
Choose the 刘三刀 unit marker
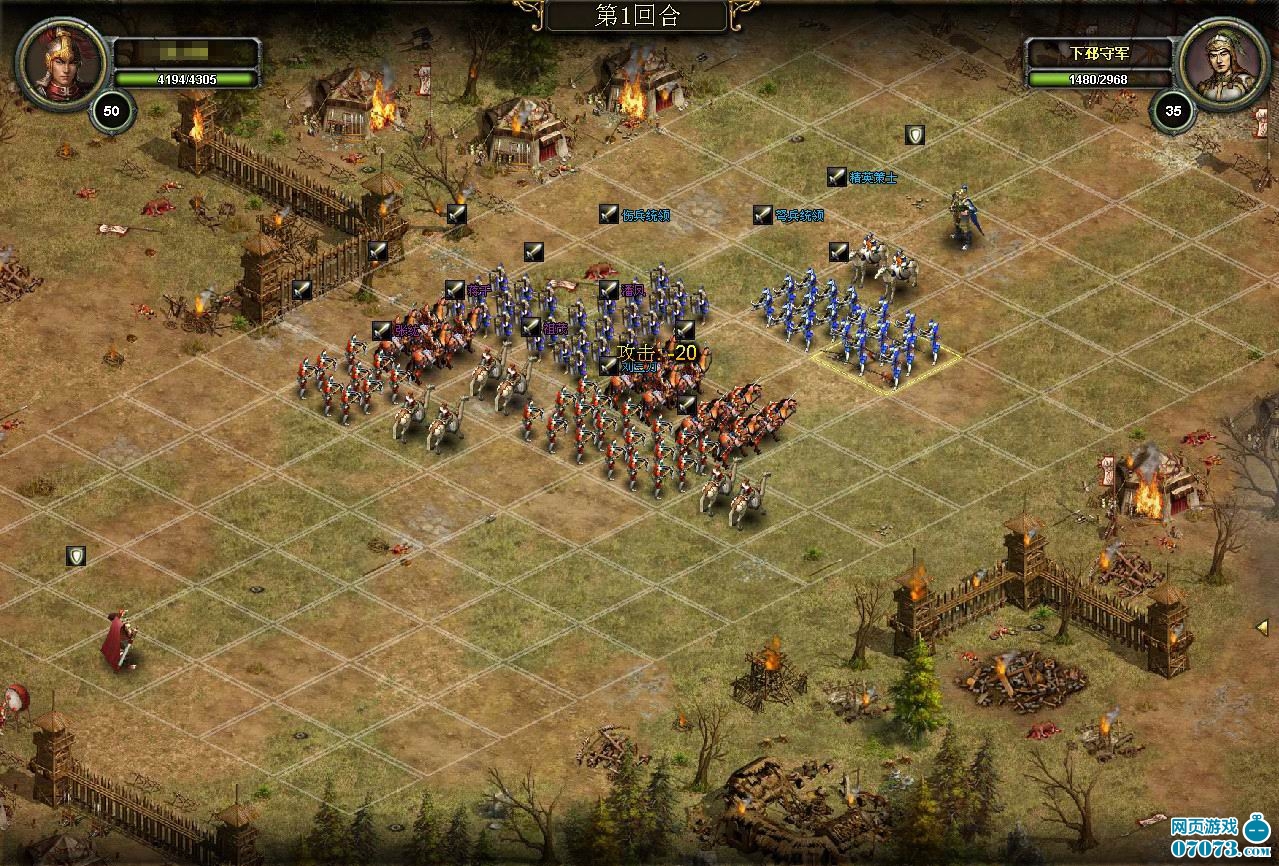[x=609, y=366]
